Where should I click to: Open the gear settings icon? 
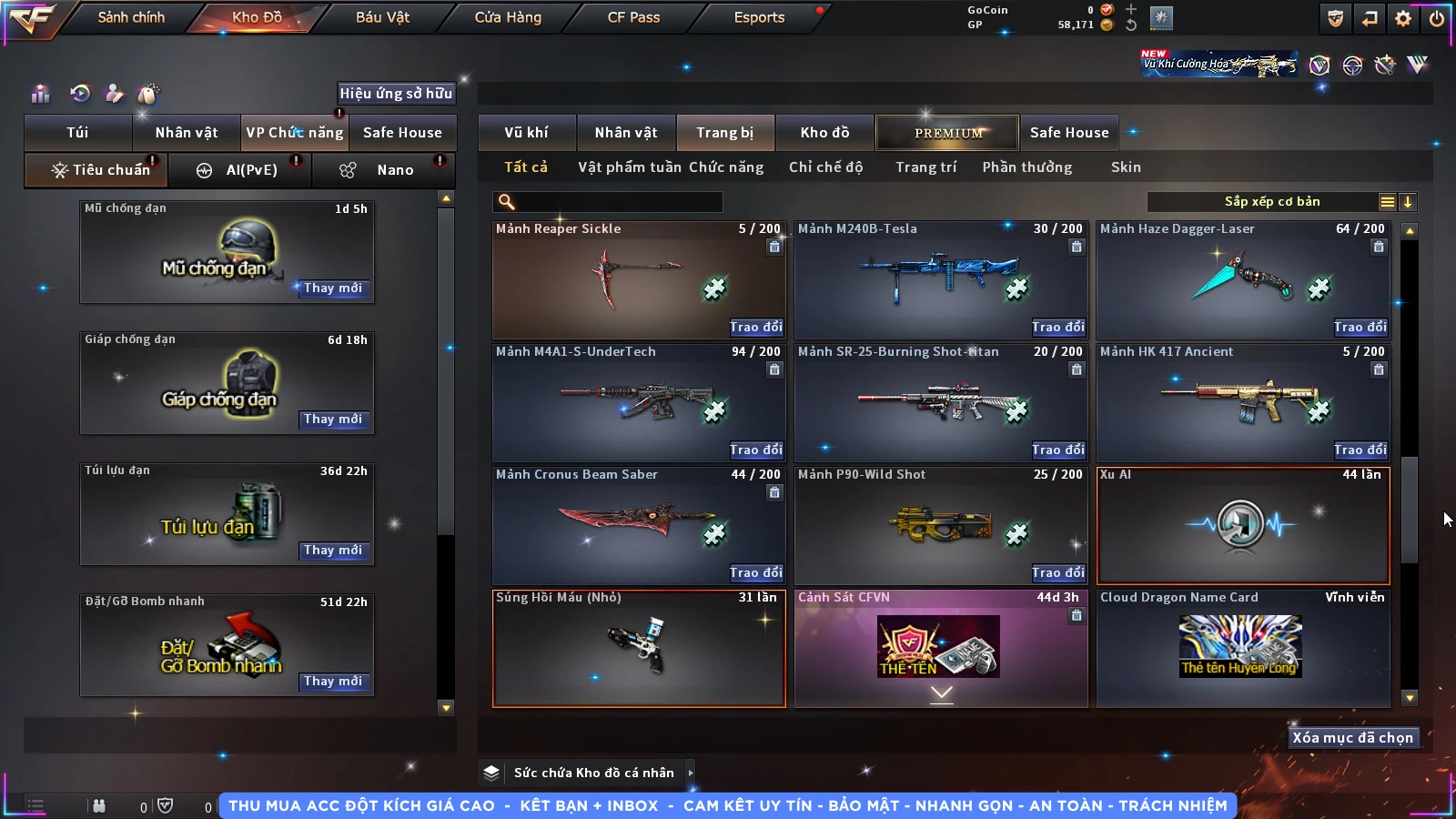[1403, 18]
